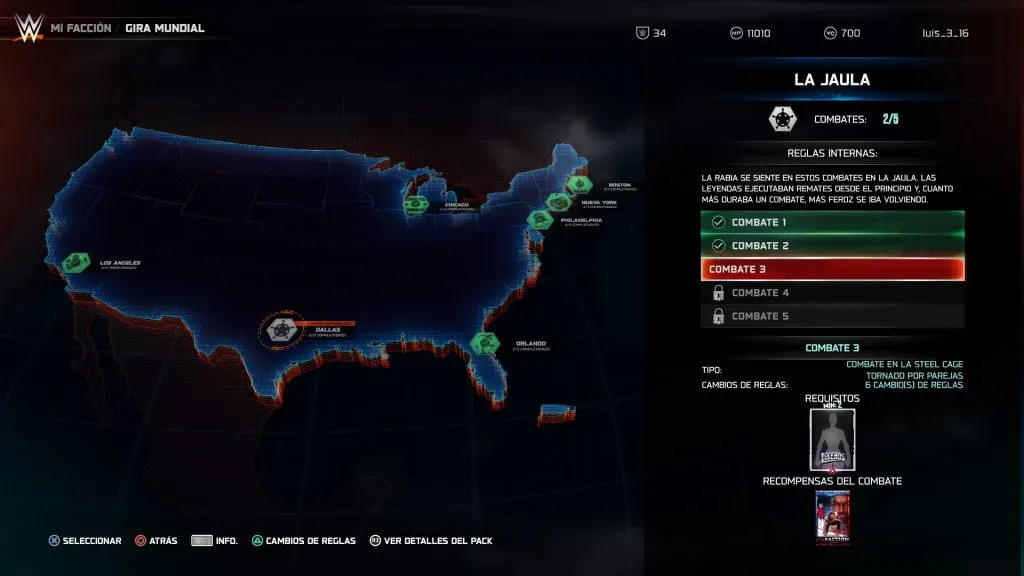The image size is (1024, 576).
Task: Select the Nueva York map marker
Action: click(557, 201)
